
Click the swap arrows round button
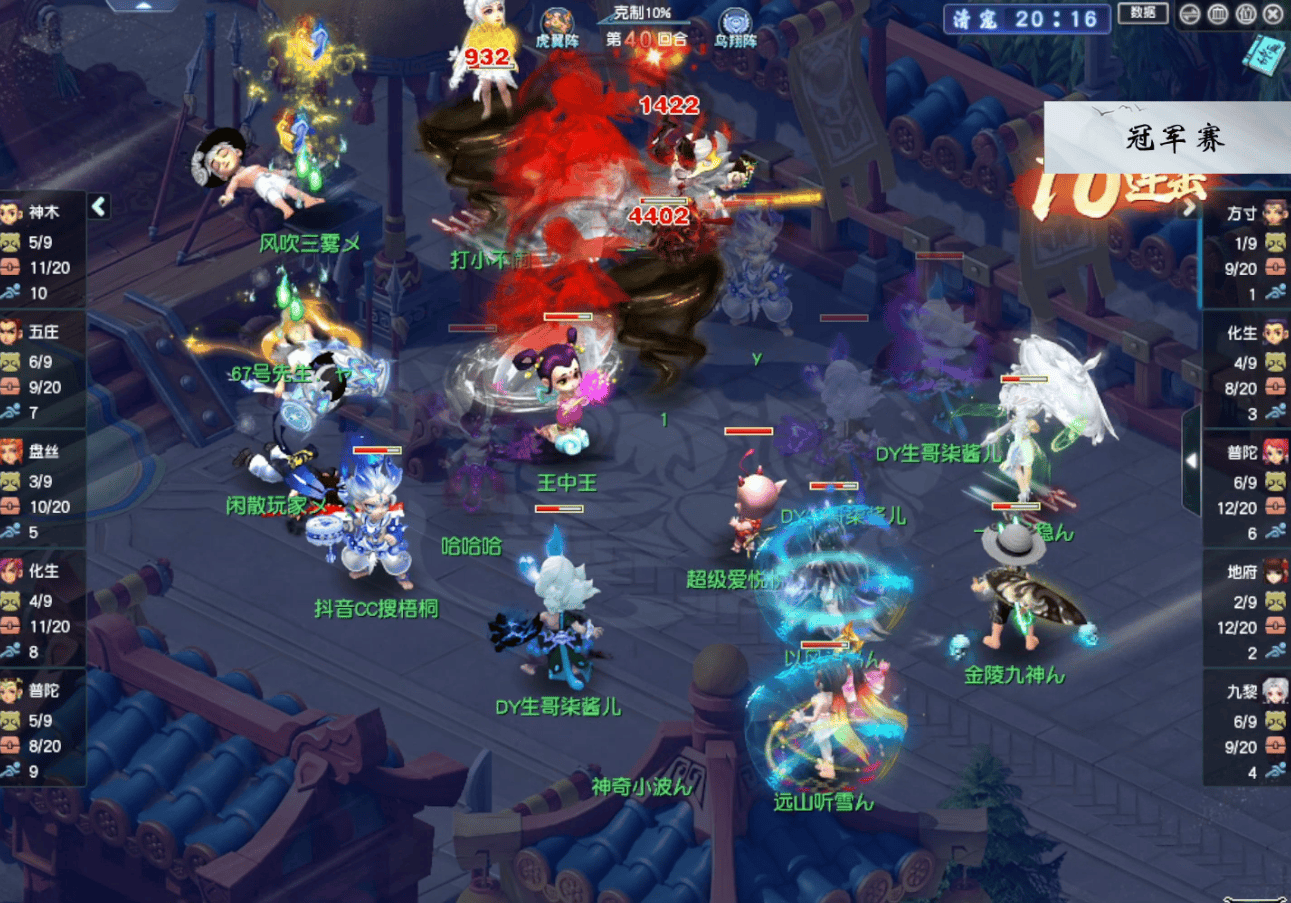pyautogui.click(x=1190, y=15)
